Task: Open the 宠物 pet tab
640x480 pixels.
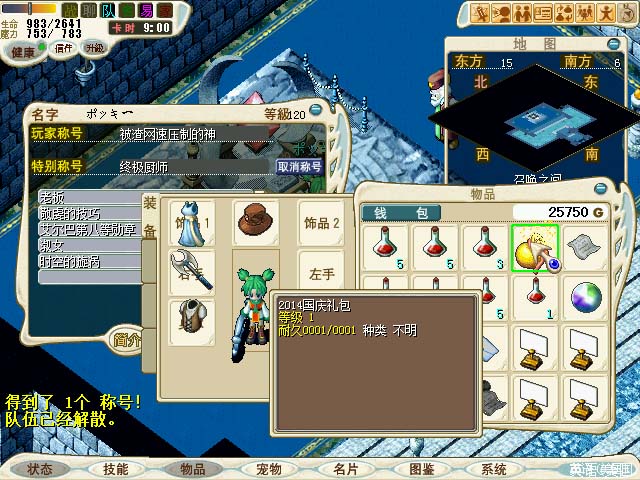Action: point(269,468)
